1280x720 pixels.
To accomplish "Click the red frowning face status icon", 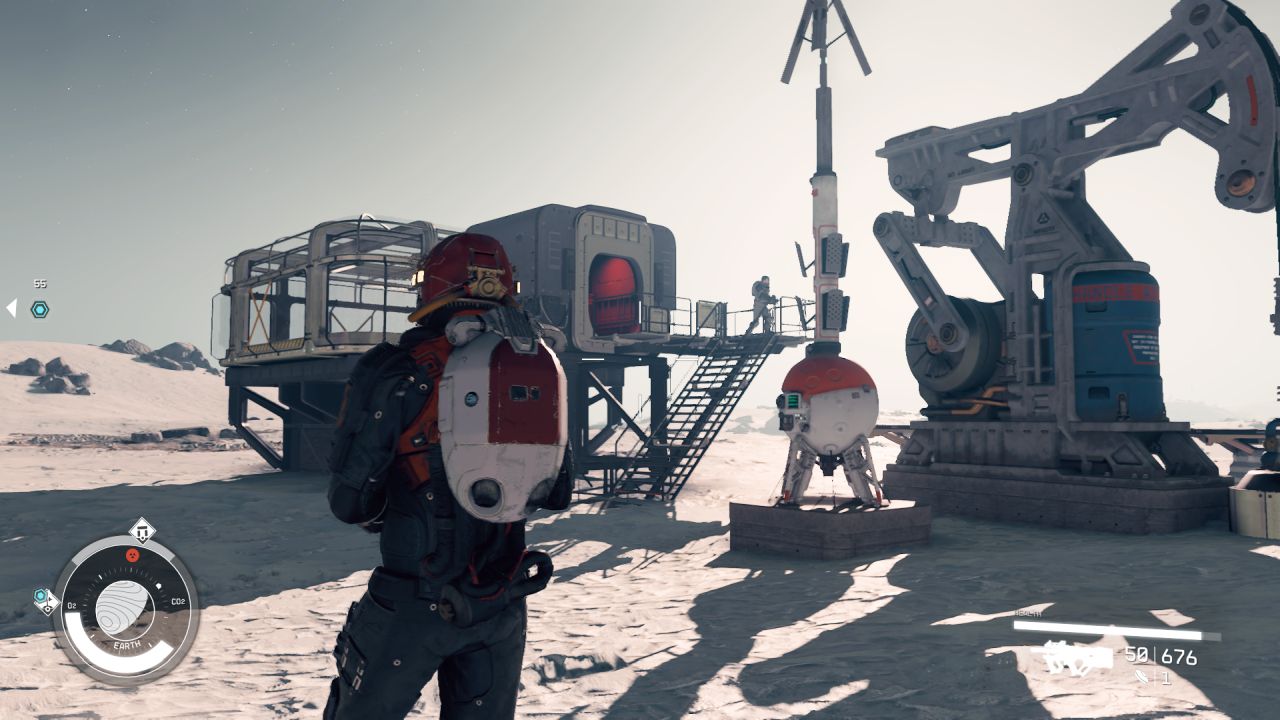I will click(132, 555).
